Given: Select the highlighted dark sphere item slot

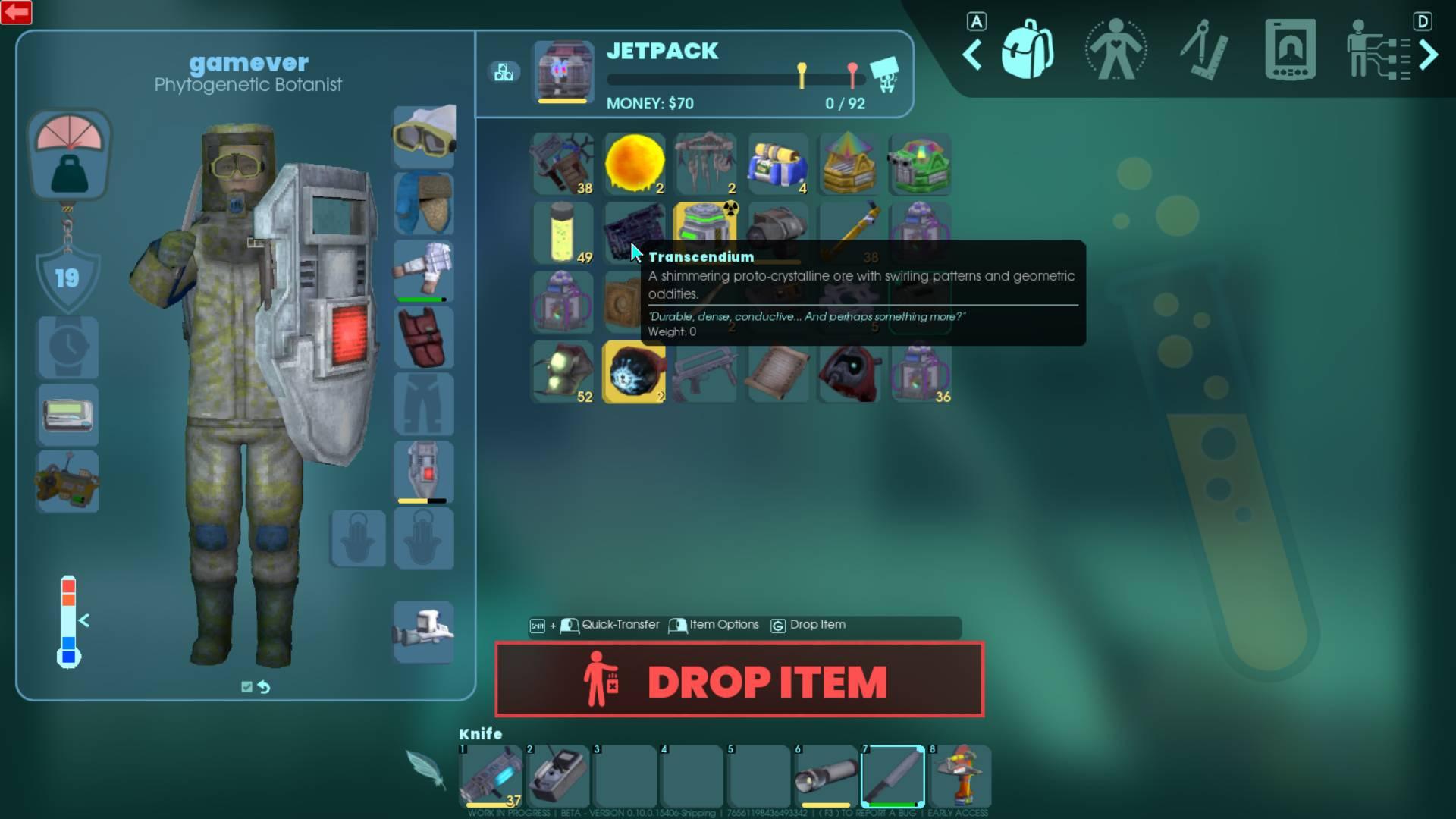Looking at the screenshot, I should point(634,372).
